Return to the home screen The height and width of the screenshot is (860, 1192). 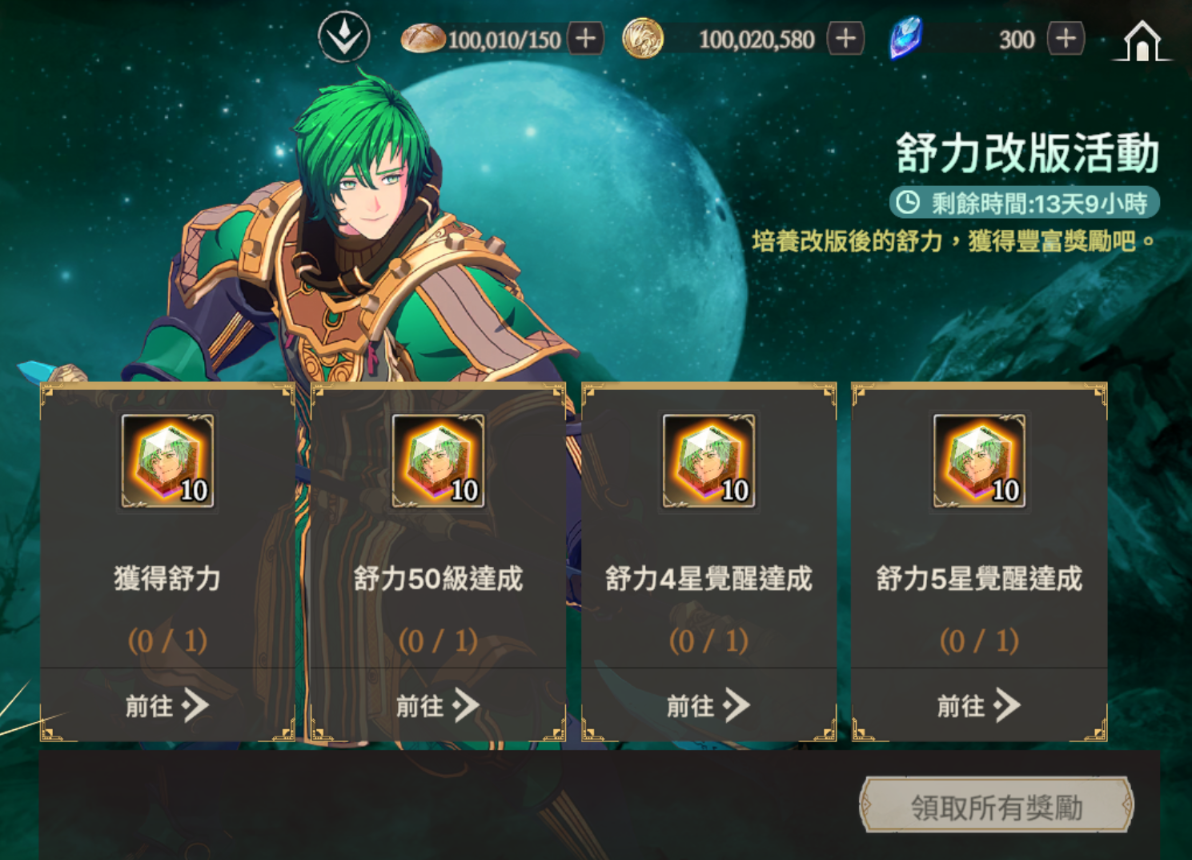(x=1142, y=41)
